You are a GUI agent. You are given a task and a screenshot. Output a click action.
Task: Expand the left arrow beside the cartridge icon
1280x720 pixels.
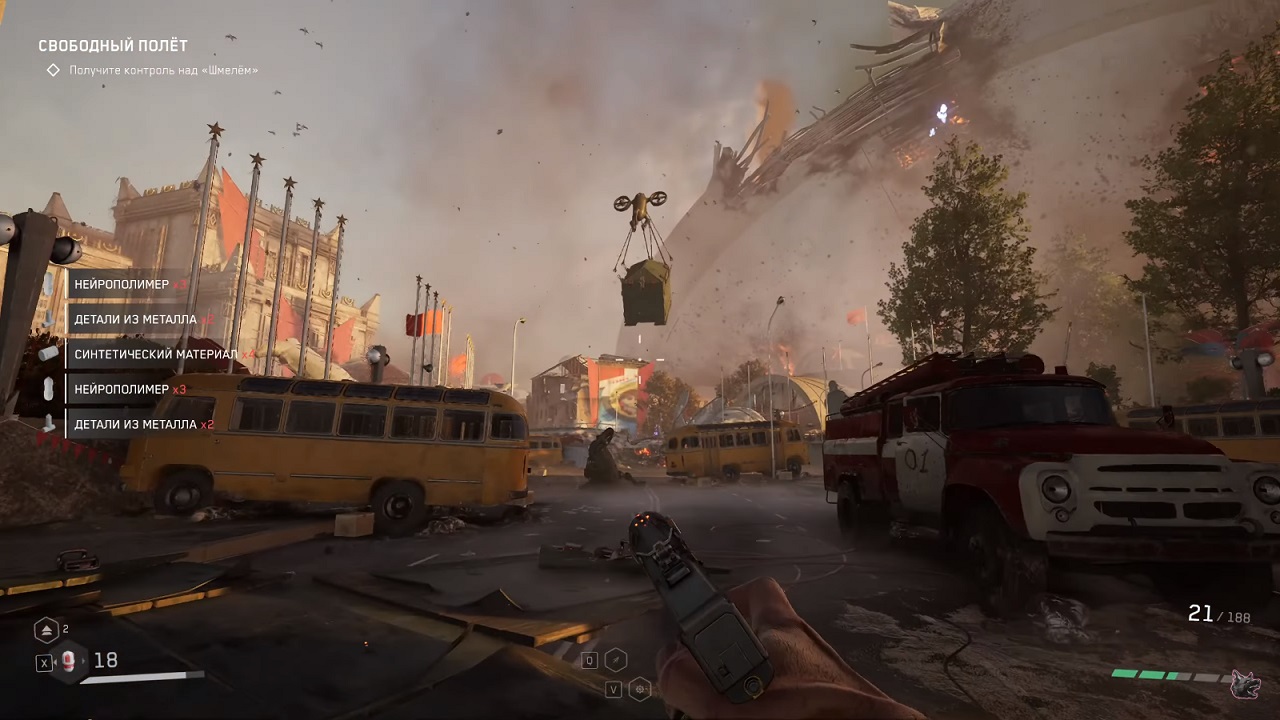click(x=56, y=661)
